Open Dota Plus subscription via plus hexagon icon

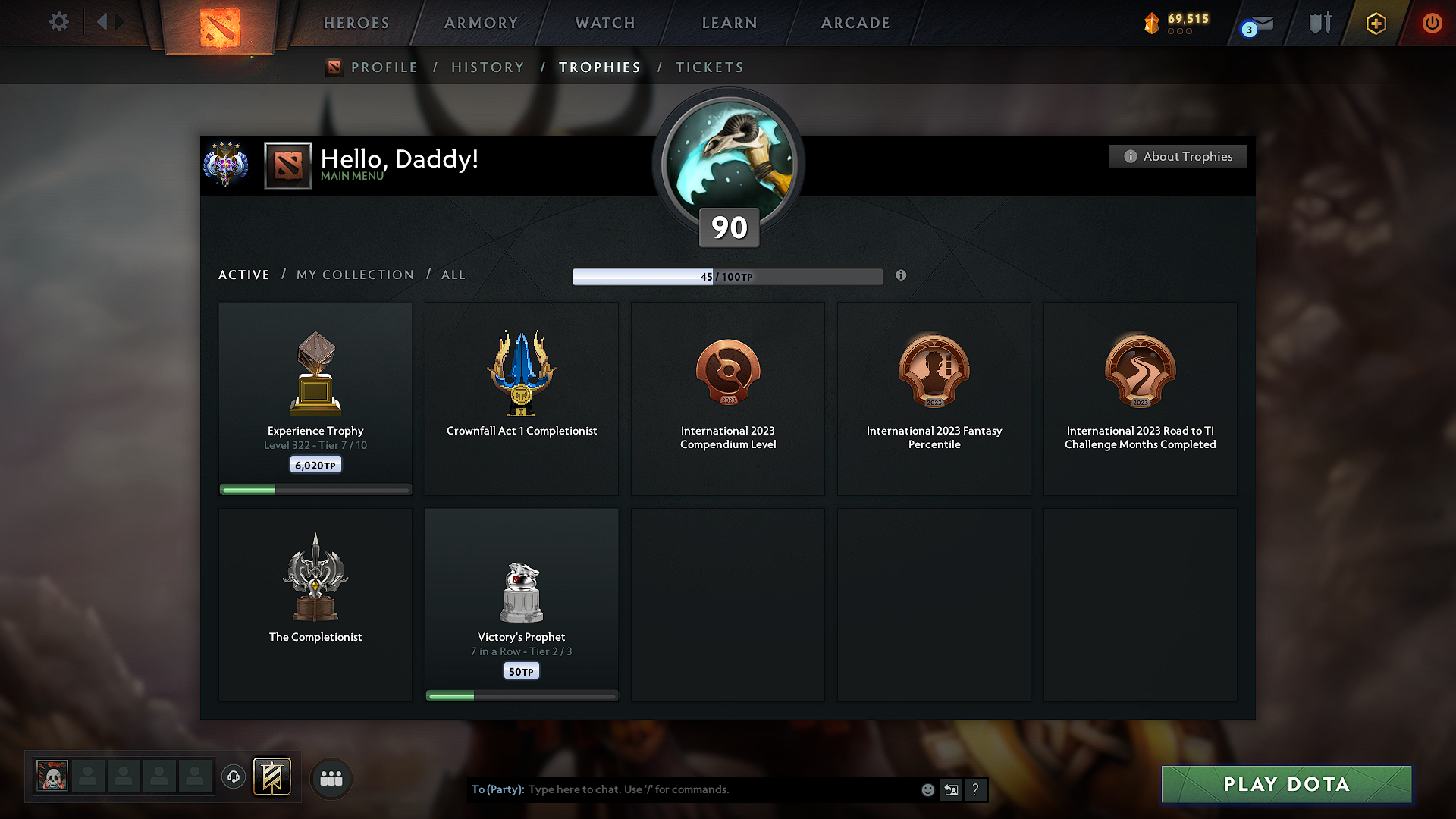click(1375, 24)
